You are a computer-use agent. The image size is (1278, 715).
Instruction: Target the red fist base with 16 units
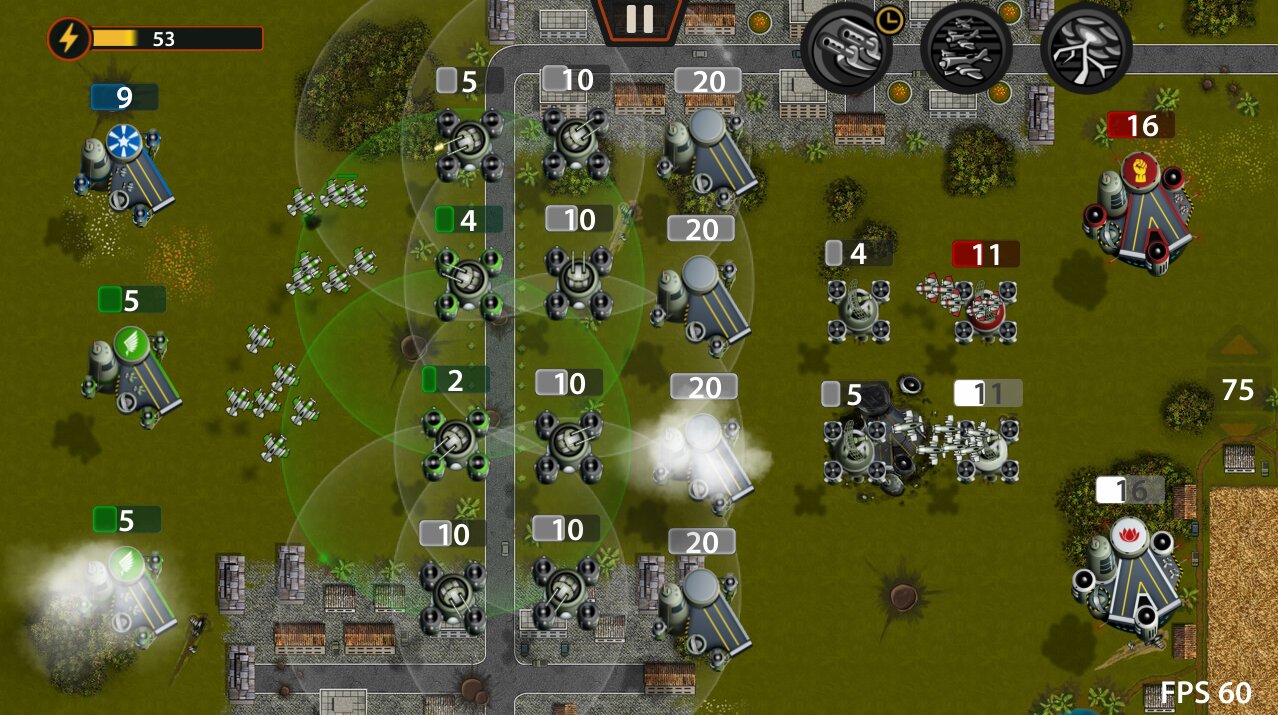click(1140, 209)
